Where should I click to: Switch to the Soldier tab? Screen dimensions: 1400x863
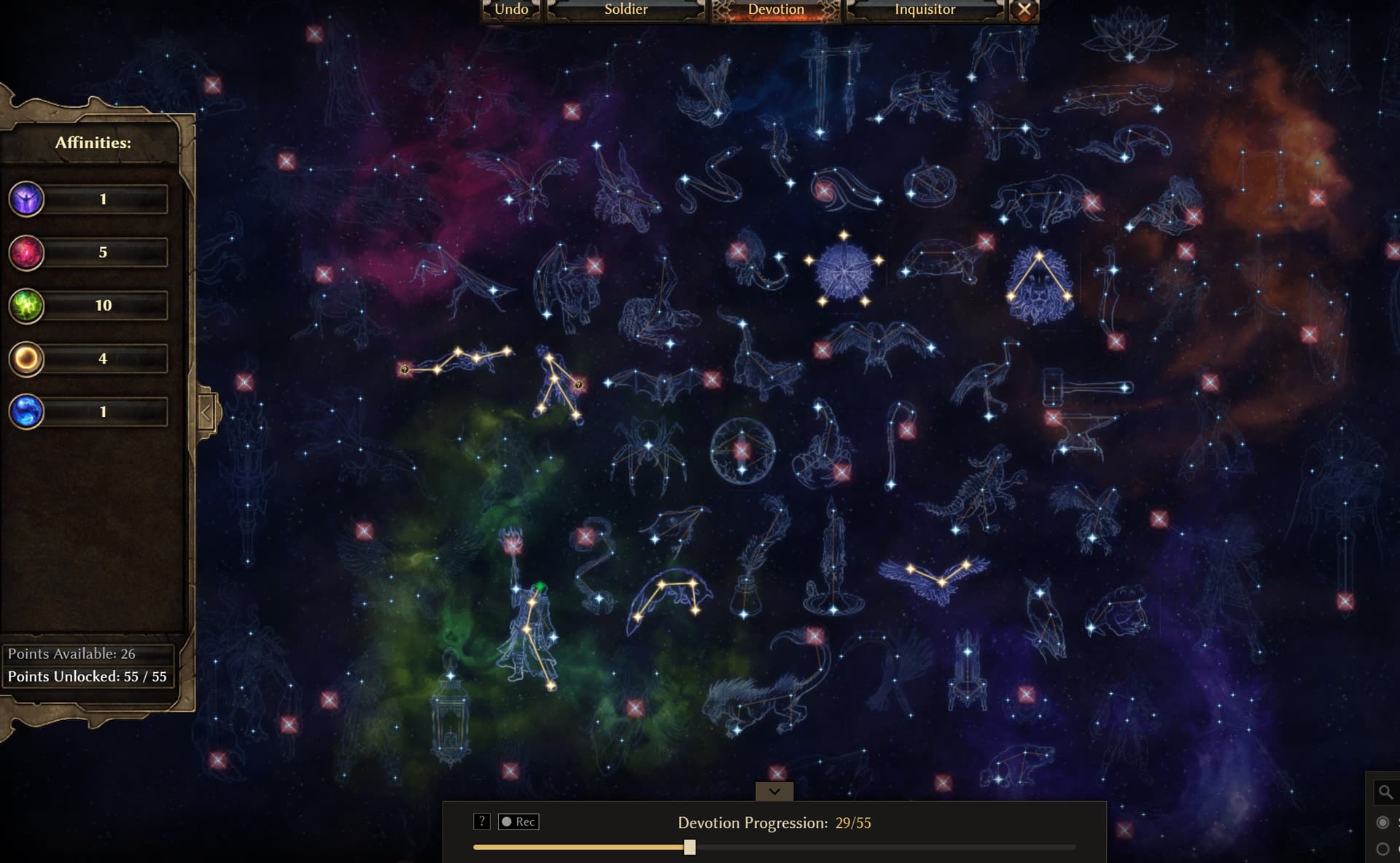[x=626, y=9]
